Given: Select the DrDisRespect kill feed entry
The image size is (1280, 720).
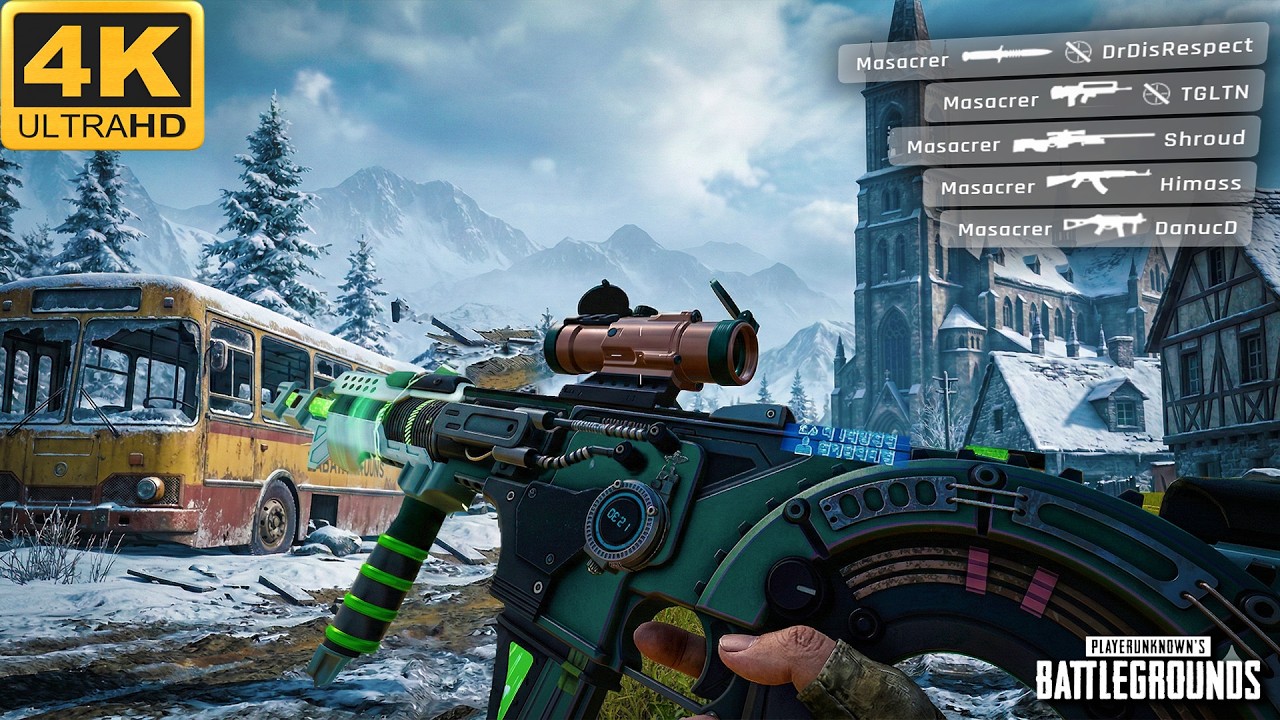Looking at the screenshot, I should click(1053, 54).
